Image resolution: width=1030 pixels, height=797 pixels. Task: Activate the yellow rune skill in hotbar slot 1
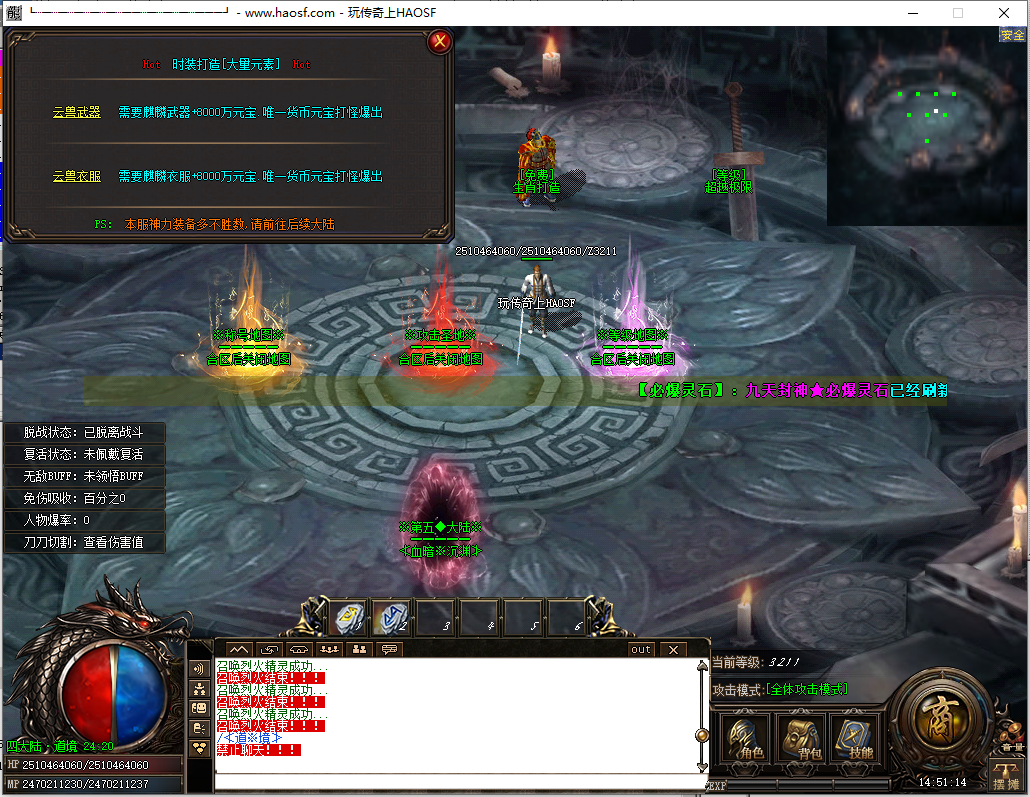pyautogui.click(x=349, y=618)
